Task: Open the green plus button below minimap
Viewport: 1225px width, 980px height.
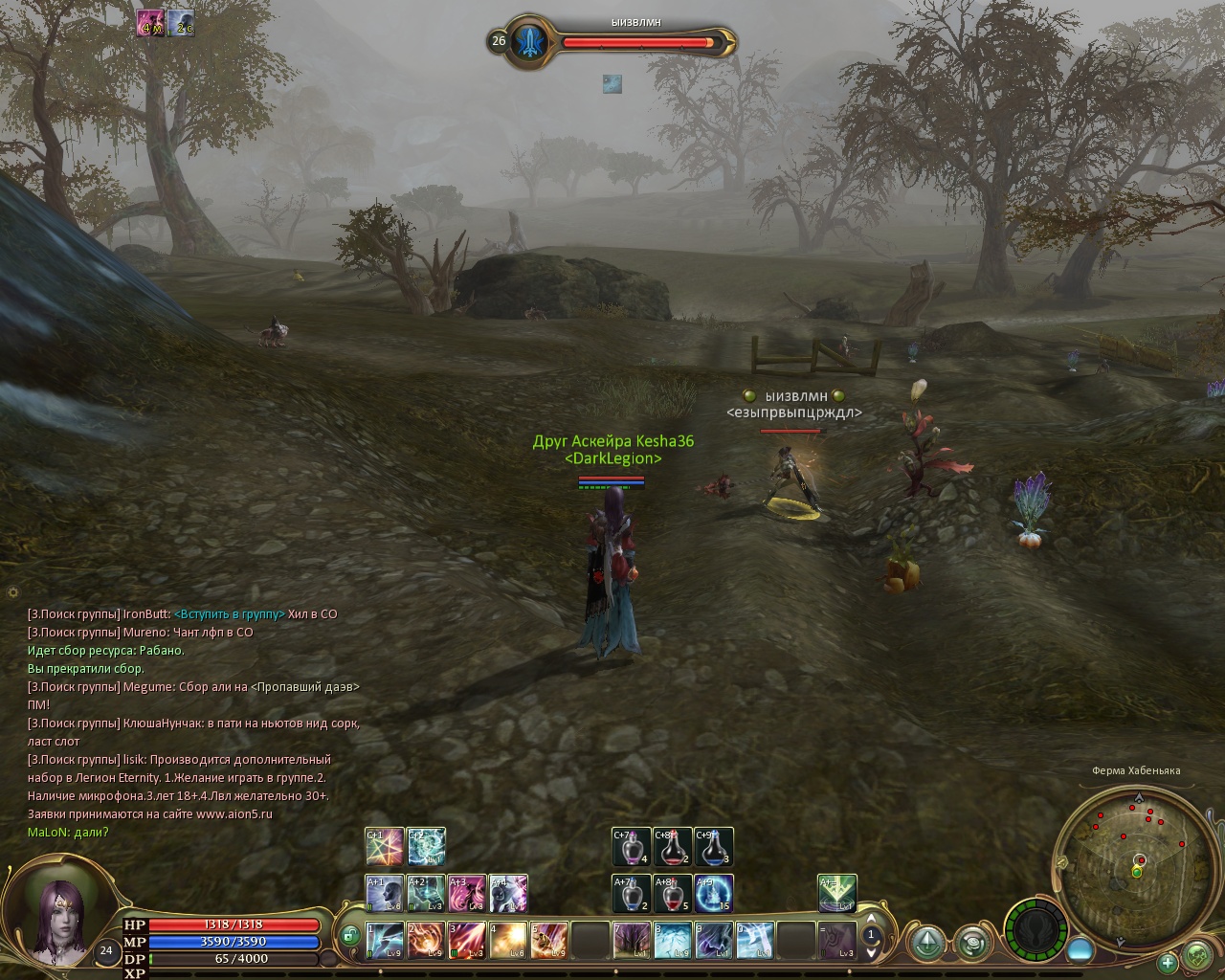Action: point(1168,962)
